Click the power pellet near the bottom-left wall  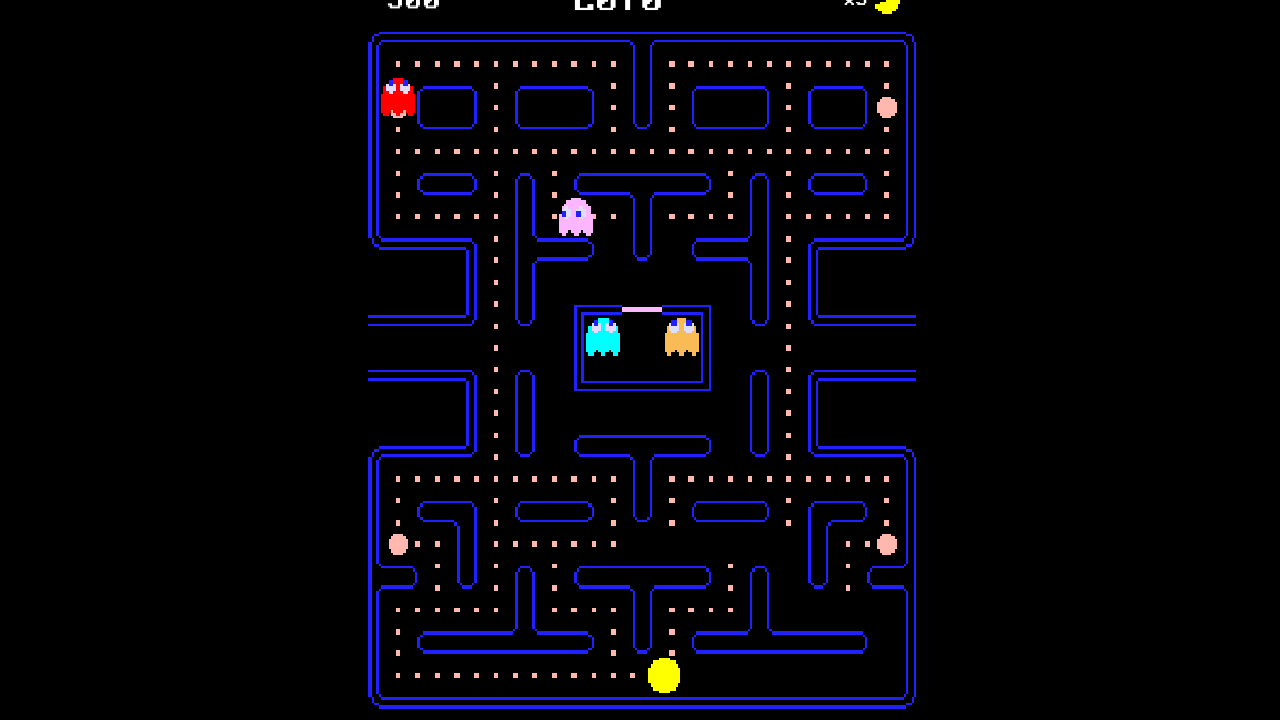pos(398,544)
